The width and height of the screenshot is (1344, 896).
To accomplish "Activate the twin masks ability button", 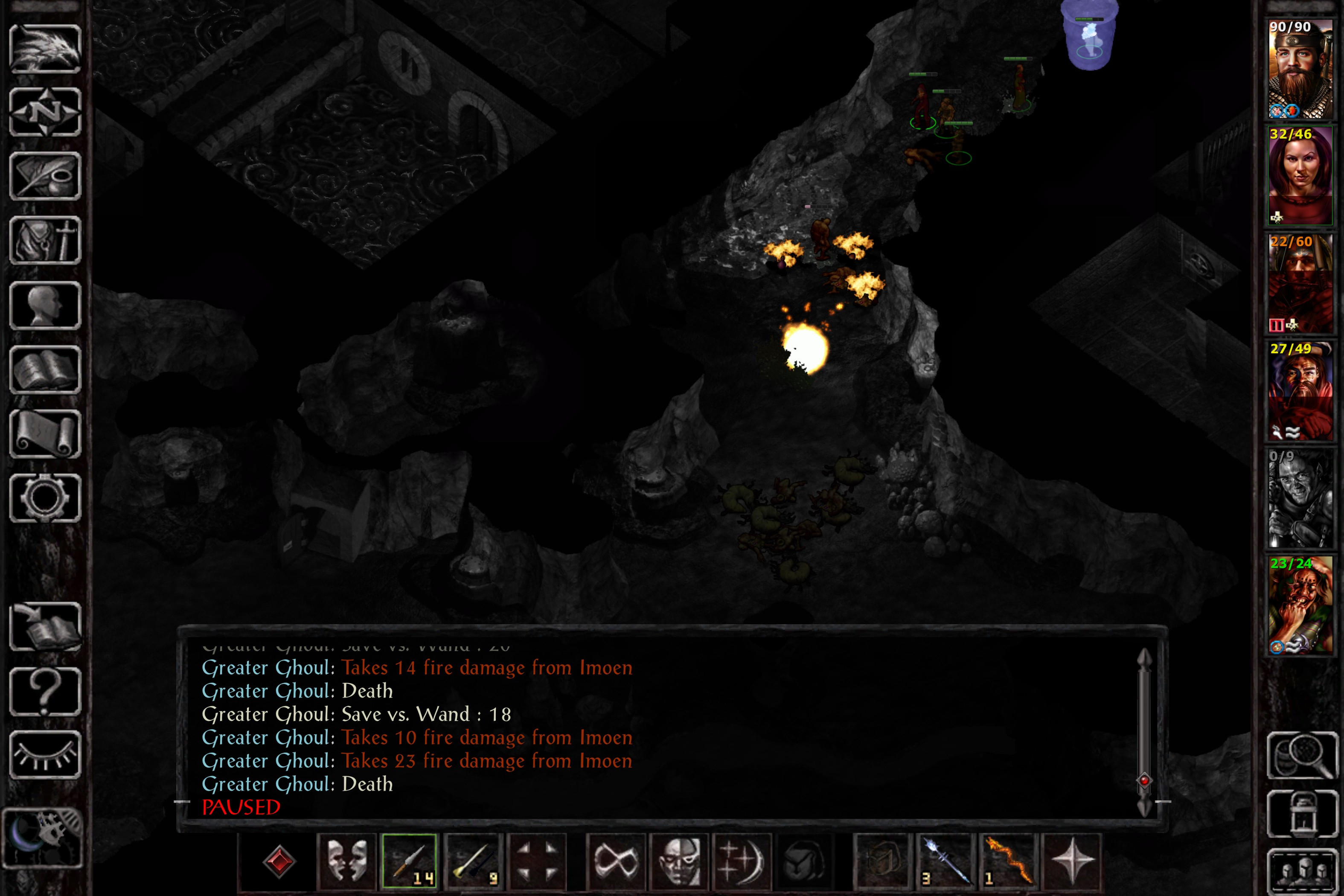I will tap(347, 861).
